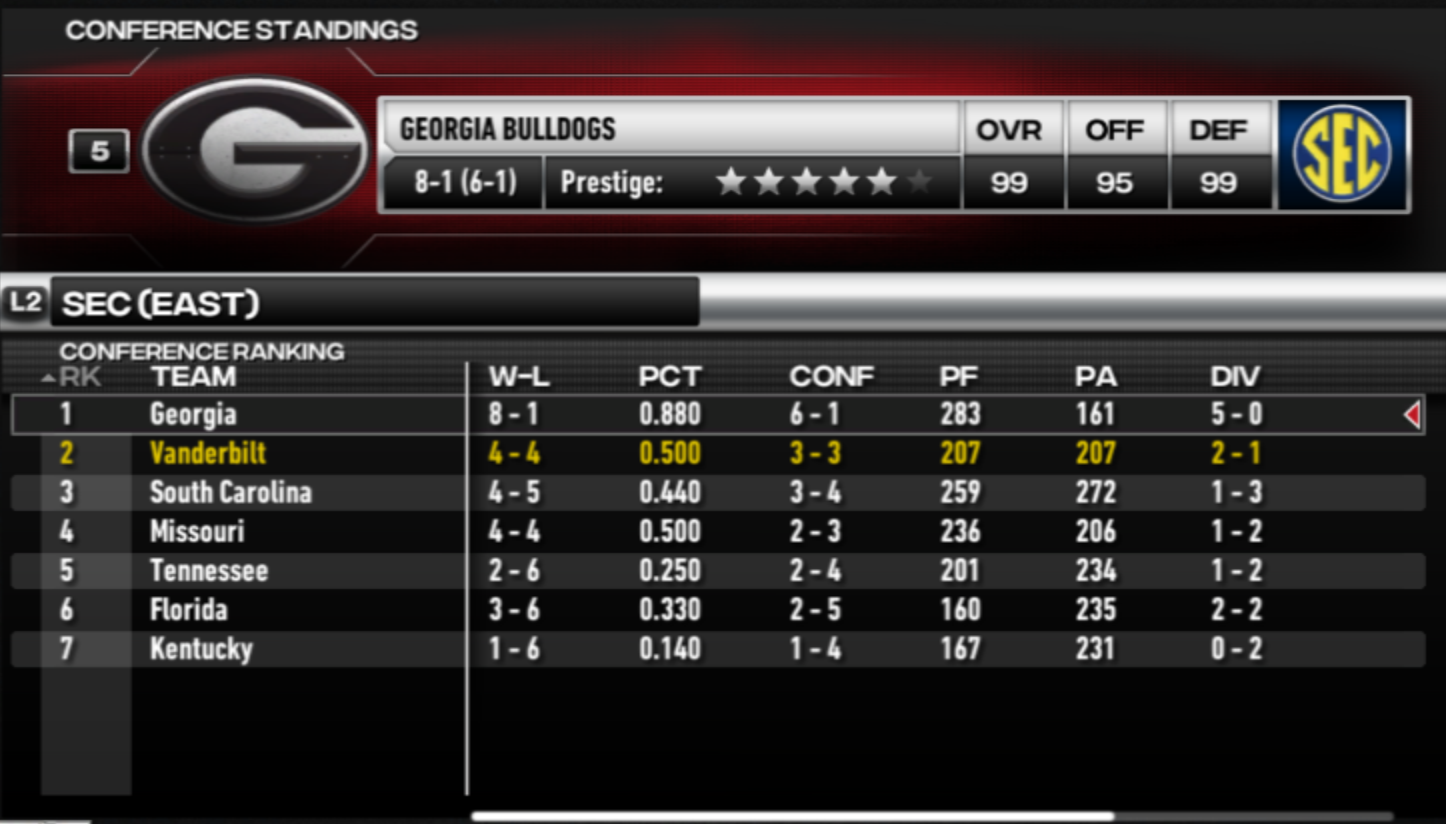Pick the Tennessee row

click(x=209, y=571)
